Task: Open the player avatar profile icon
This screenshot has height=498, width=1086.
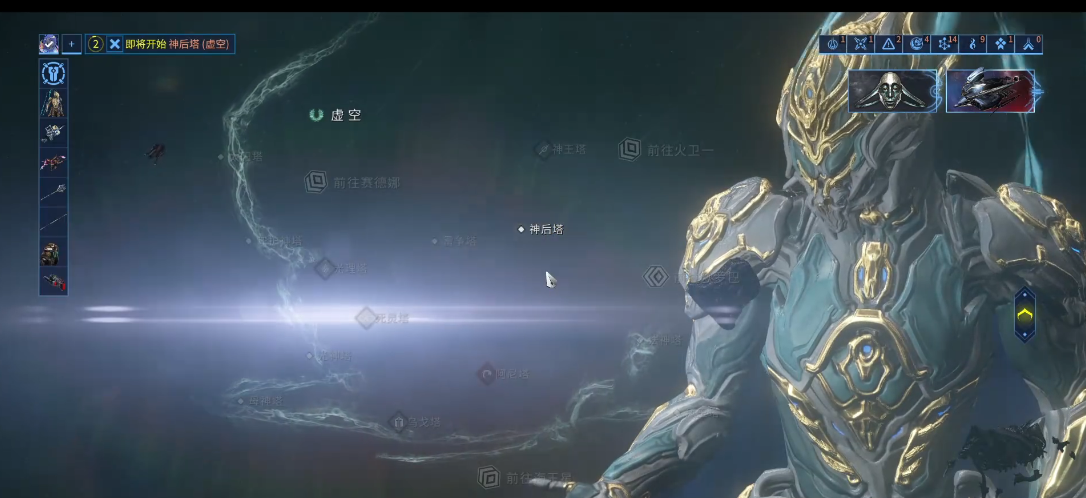Action: [48, 44]
